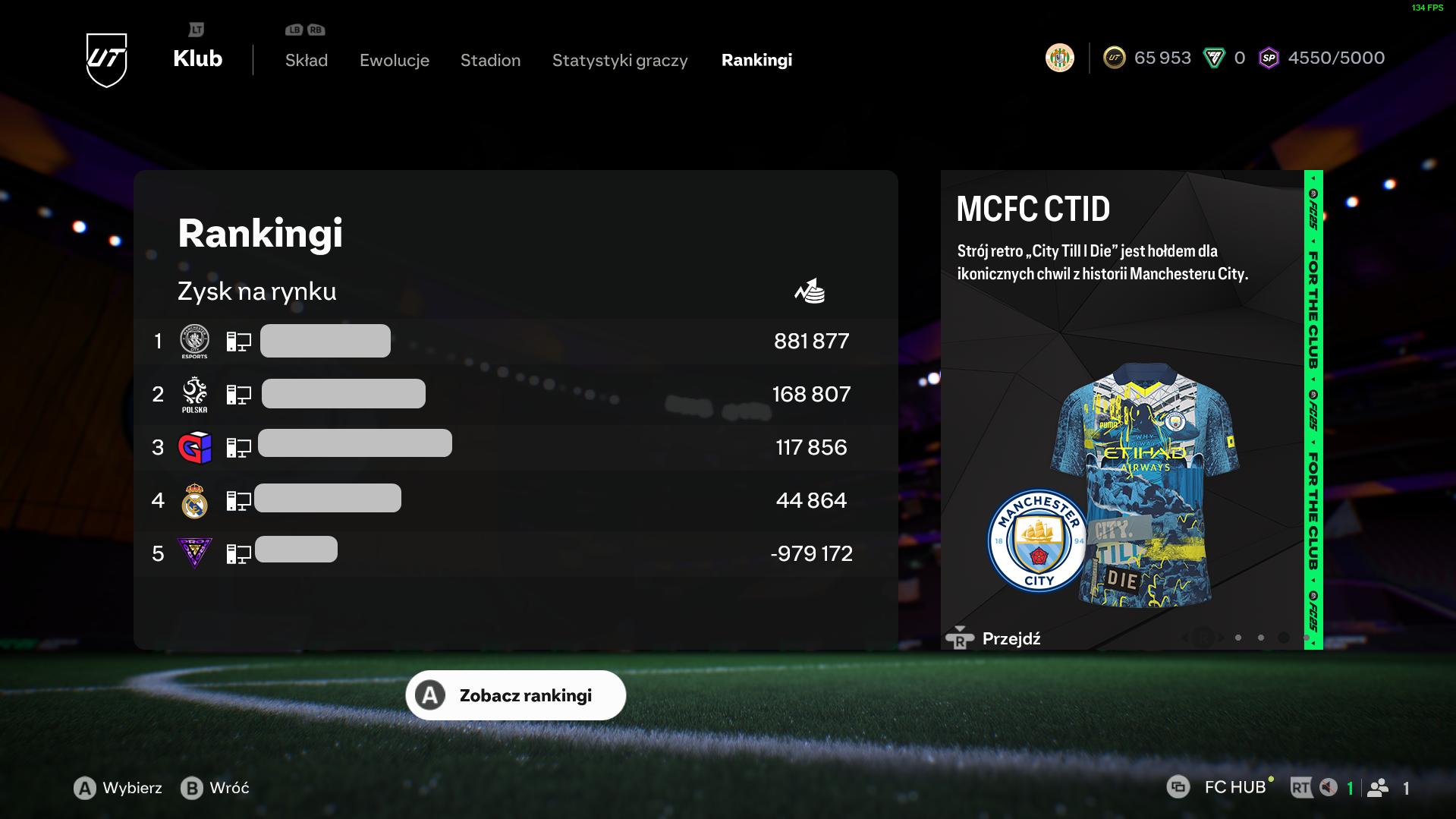Image resolution: width=1456 pixels, height=819 pixels.
Task: Switch to the Skład tab
Action: point(306,60)
